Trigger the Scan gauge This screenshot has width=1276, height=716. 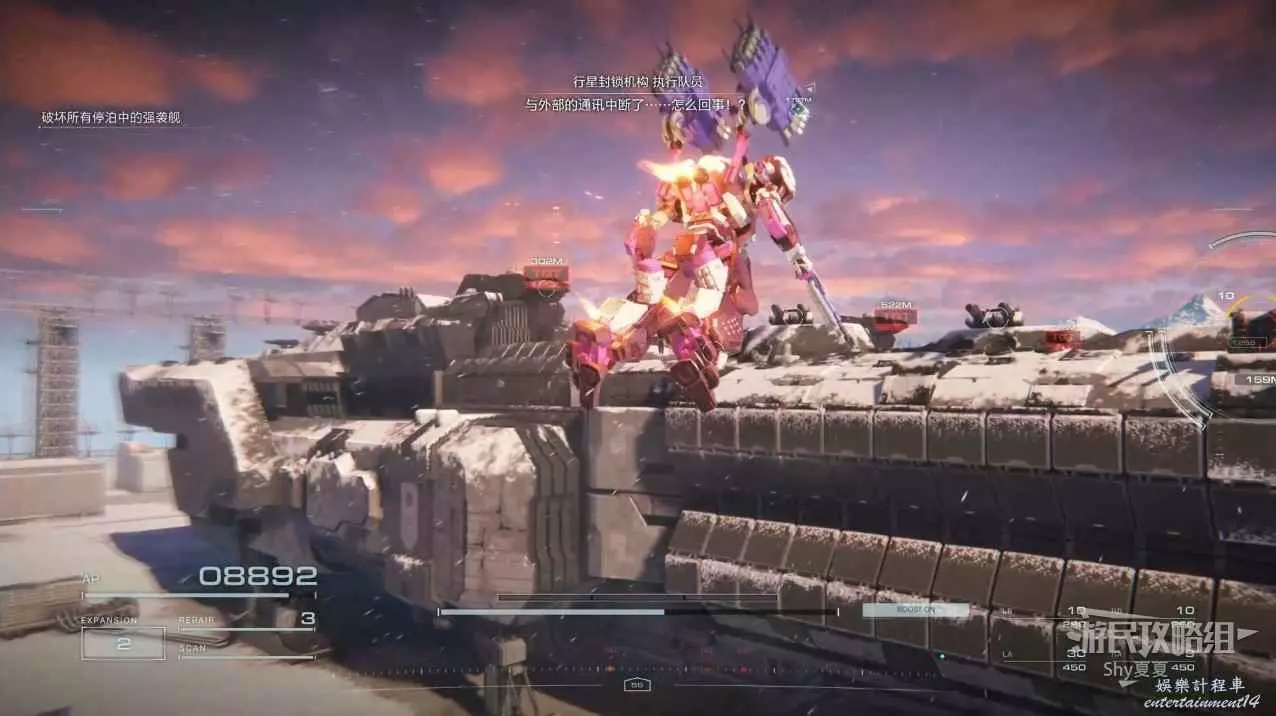(246, 653)
